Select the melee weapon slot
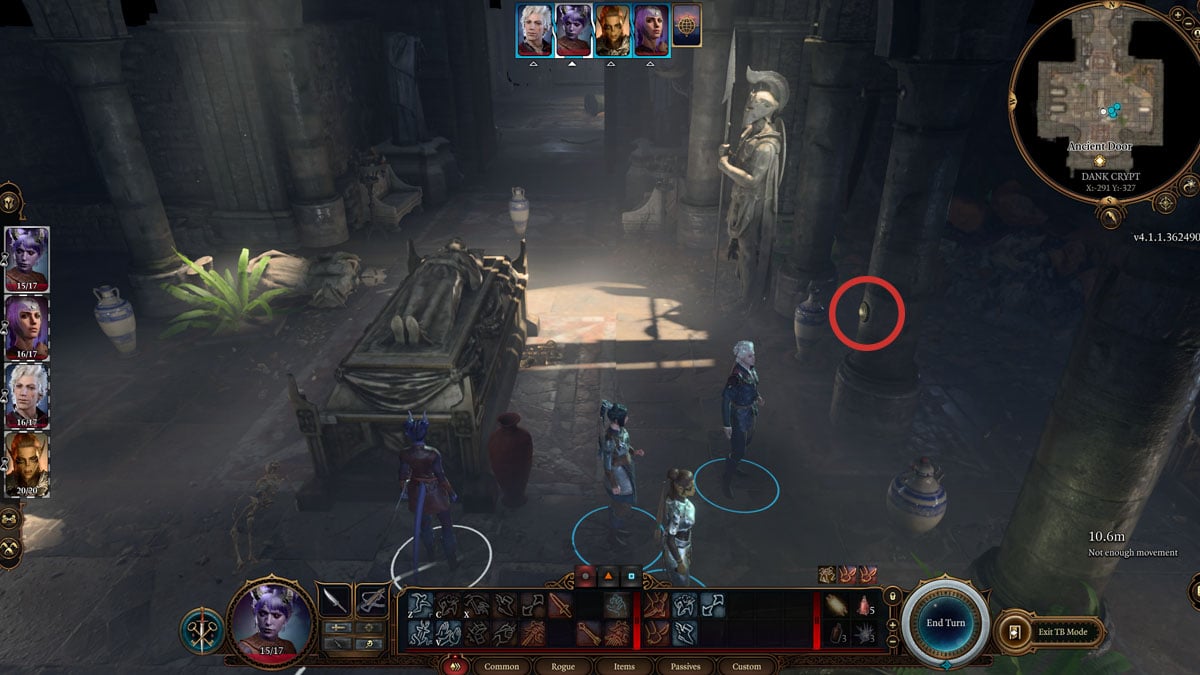Image resolution: width=1200 pixels, height=675 pixels. pyautogui.click(x=333, y=600)
